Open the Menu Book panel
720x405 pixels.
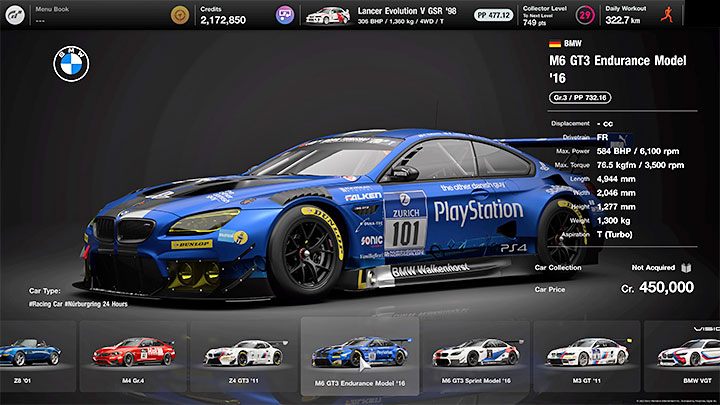tap(80, 15)
